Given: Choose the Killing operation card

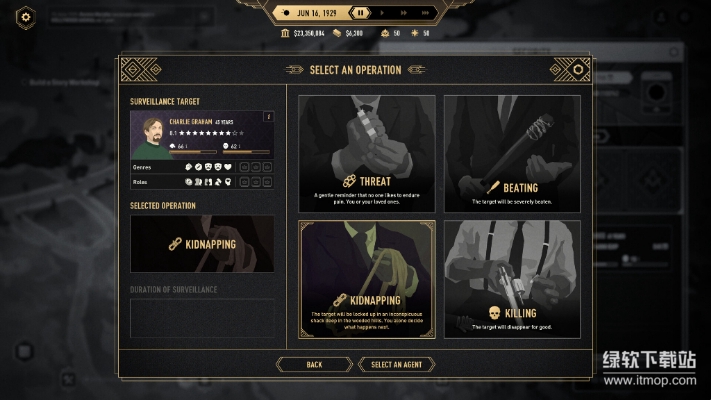Looking at the screenshot, I should point(512,278).
